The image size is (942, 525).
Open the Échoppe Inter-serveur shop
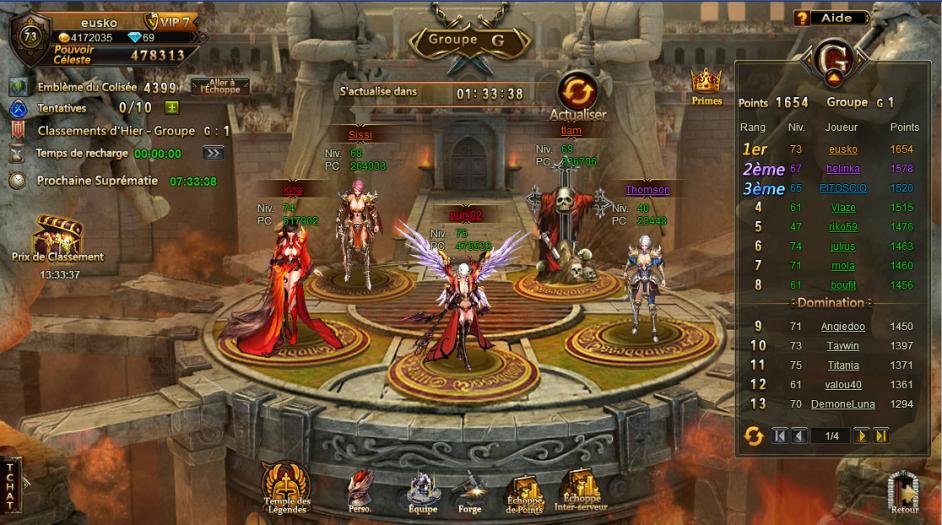coord(581,488)
